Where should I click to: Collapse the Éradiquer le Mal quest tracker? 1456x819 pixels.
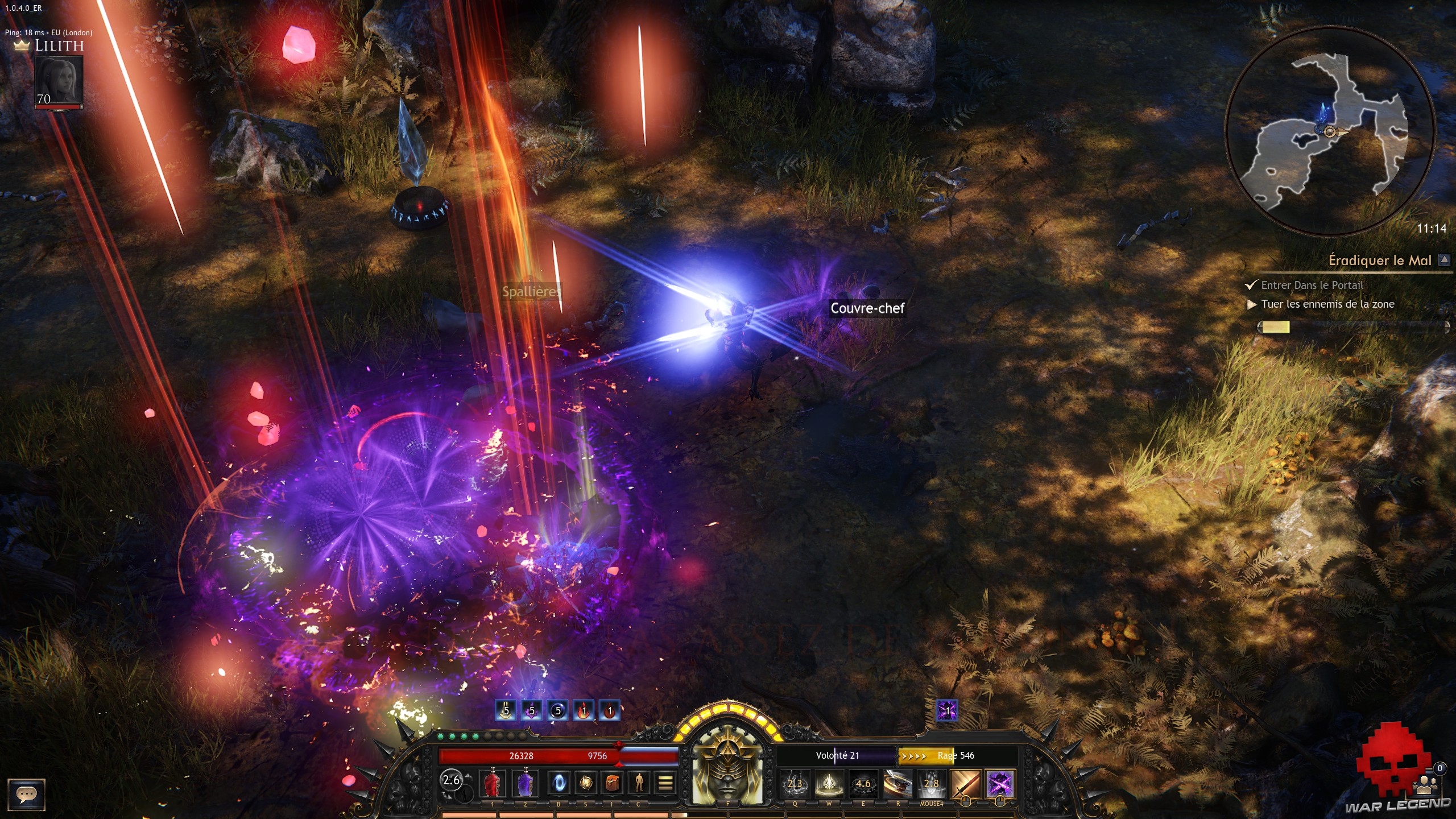click(1444, 260)
